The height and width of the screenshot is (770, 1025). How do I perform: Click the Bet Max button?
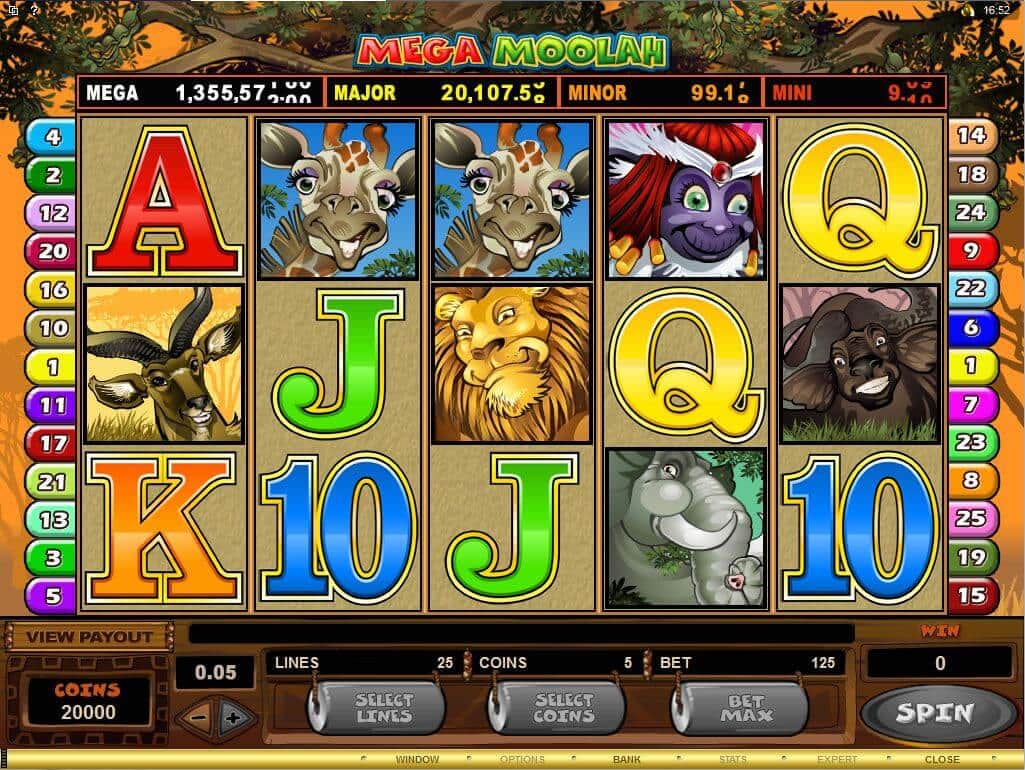(x=746, y=709)
